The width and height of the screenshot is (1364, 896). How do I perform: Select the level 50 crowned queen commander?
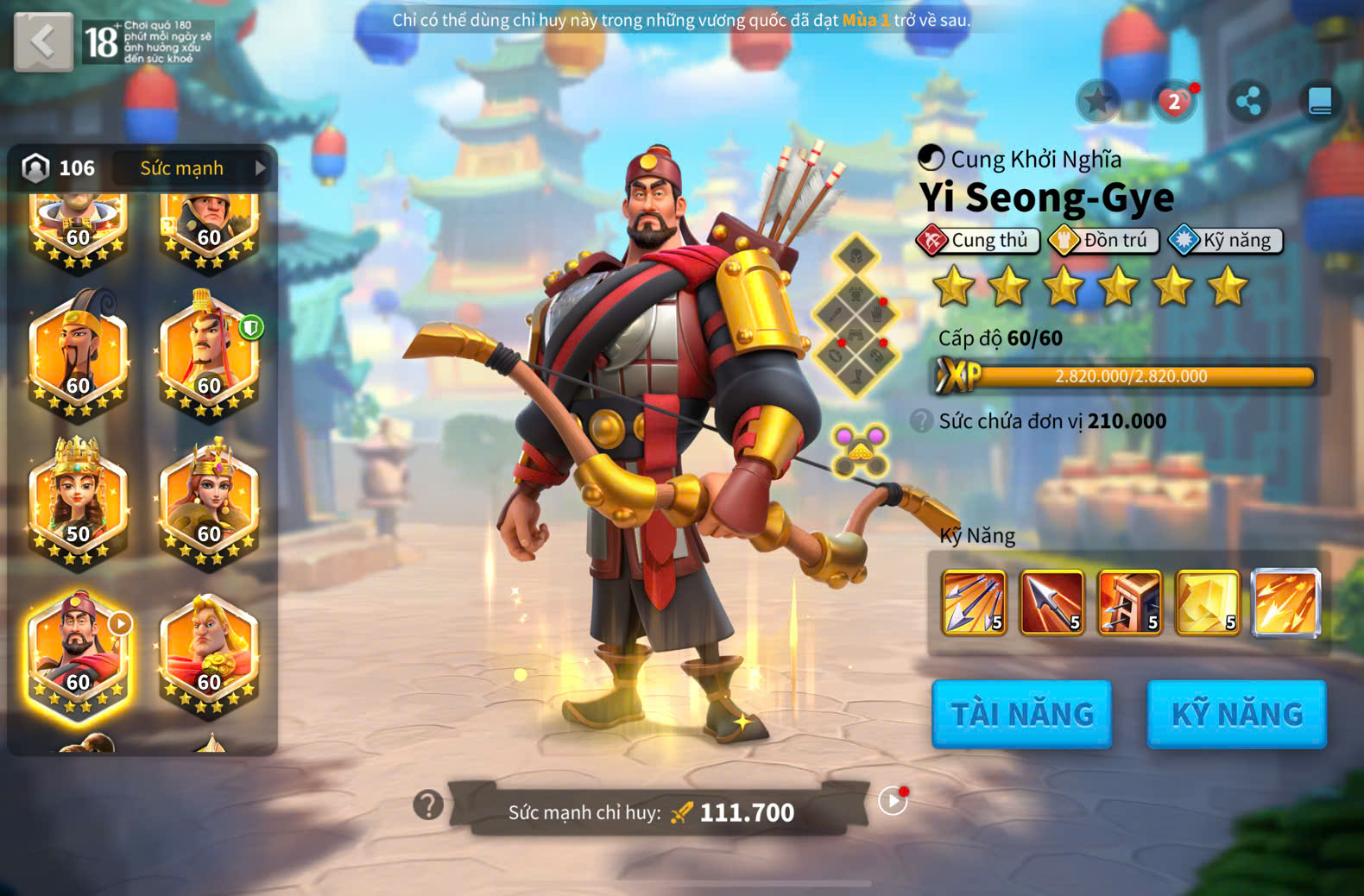pos(78,501)
